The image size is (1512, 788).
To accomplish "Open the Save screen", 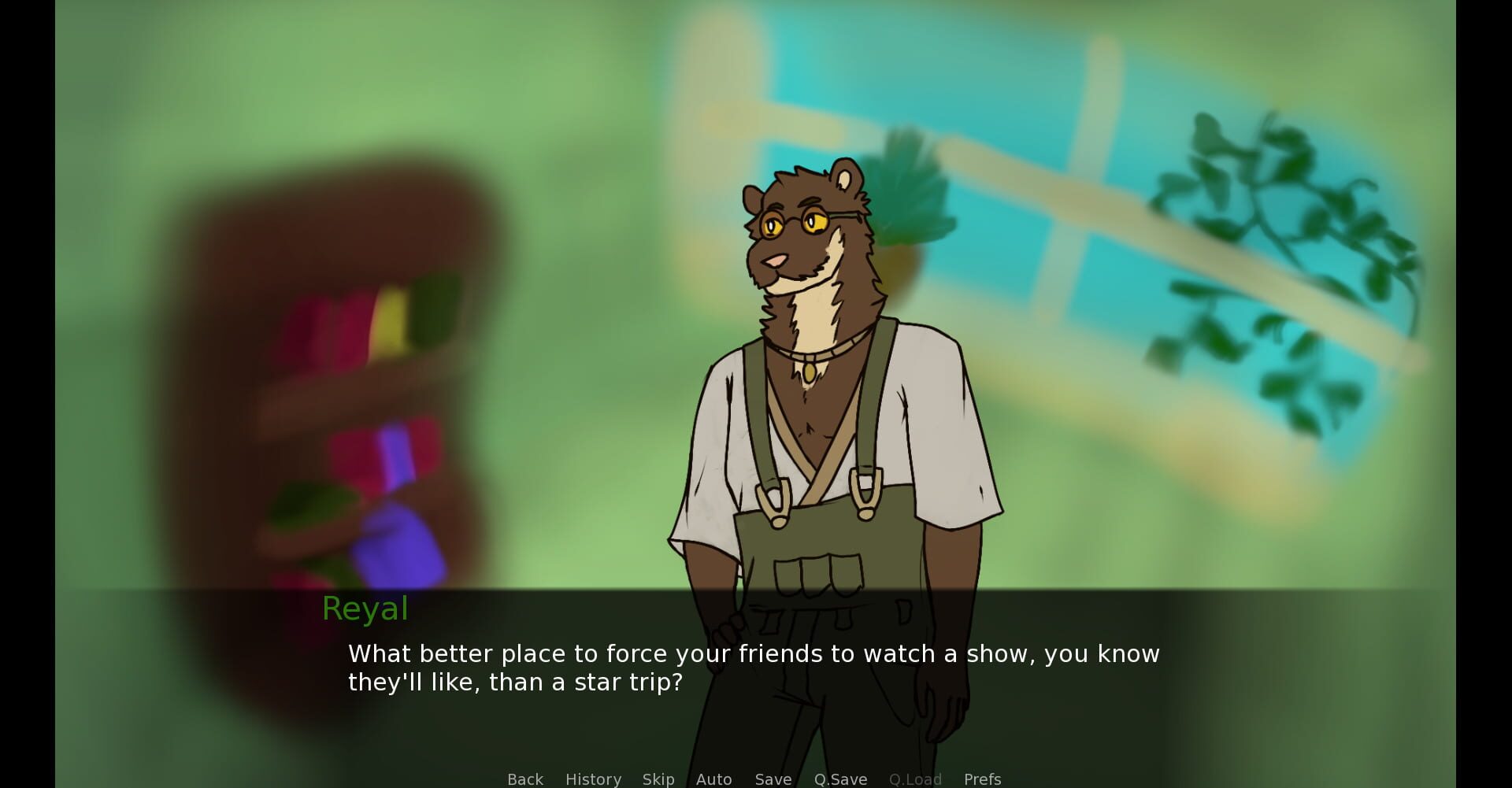I will (772, 779).
